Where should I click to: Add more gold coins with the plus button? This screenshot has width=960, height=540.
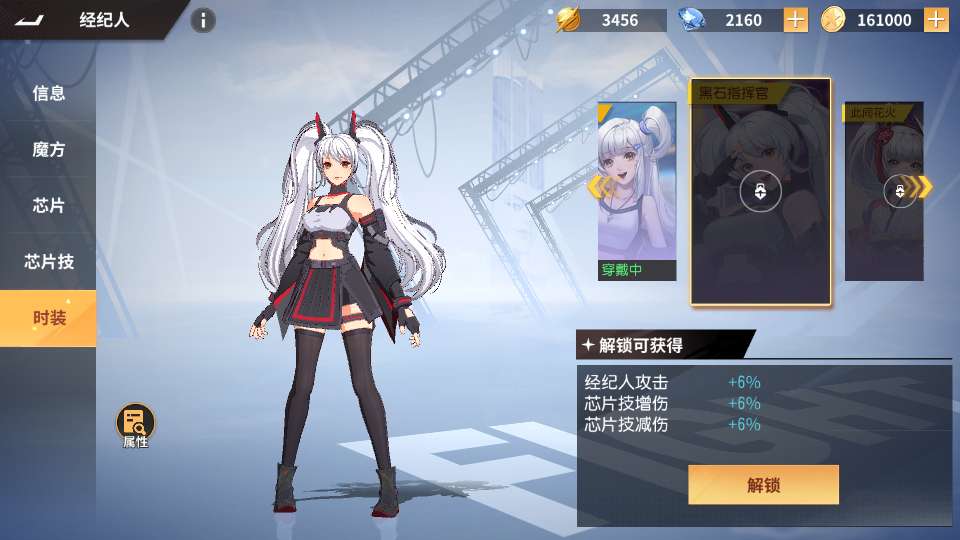coord(936,20)
